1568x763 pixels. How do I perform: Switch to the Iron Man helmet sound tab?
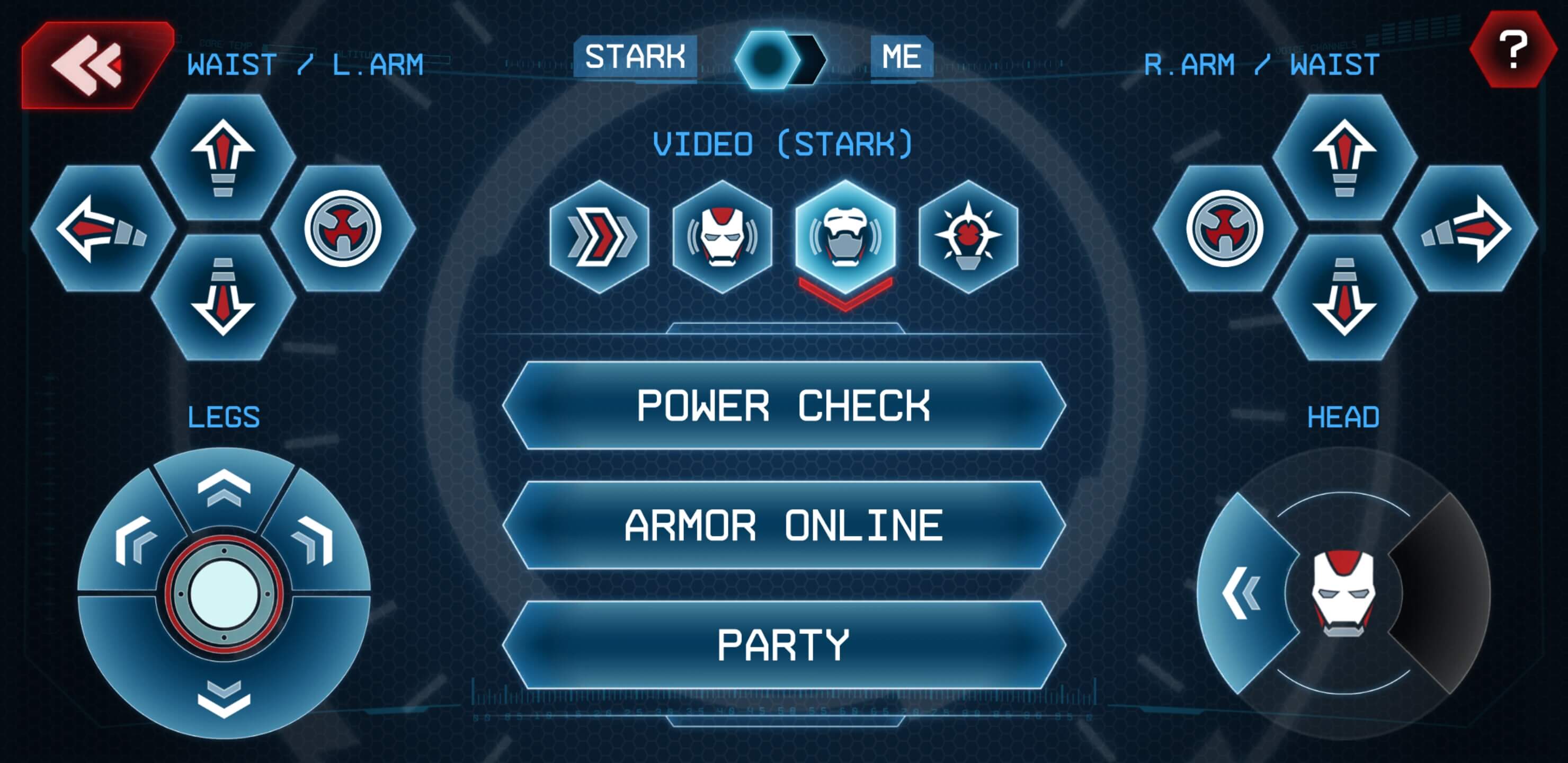coord(722,236)
